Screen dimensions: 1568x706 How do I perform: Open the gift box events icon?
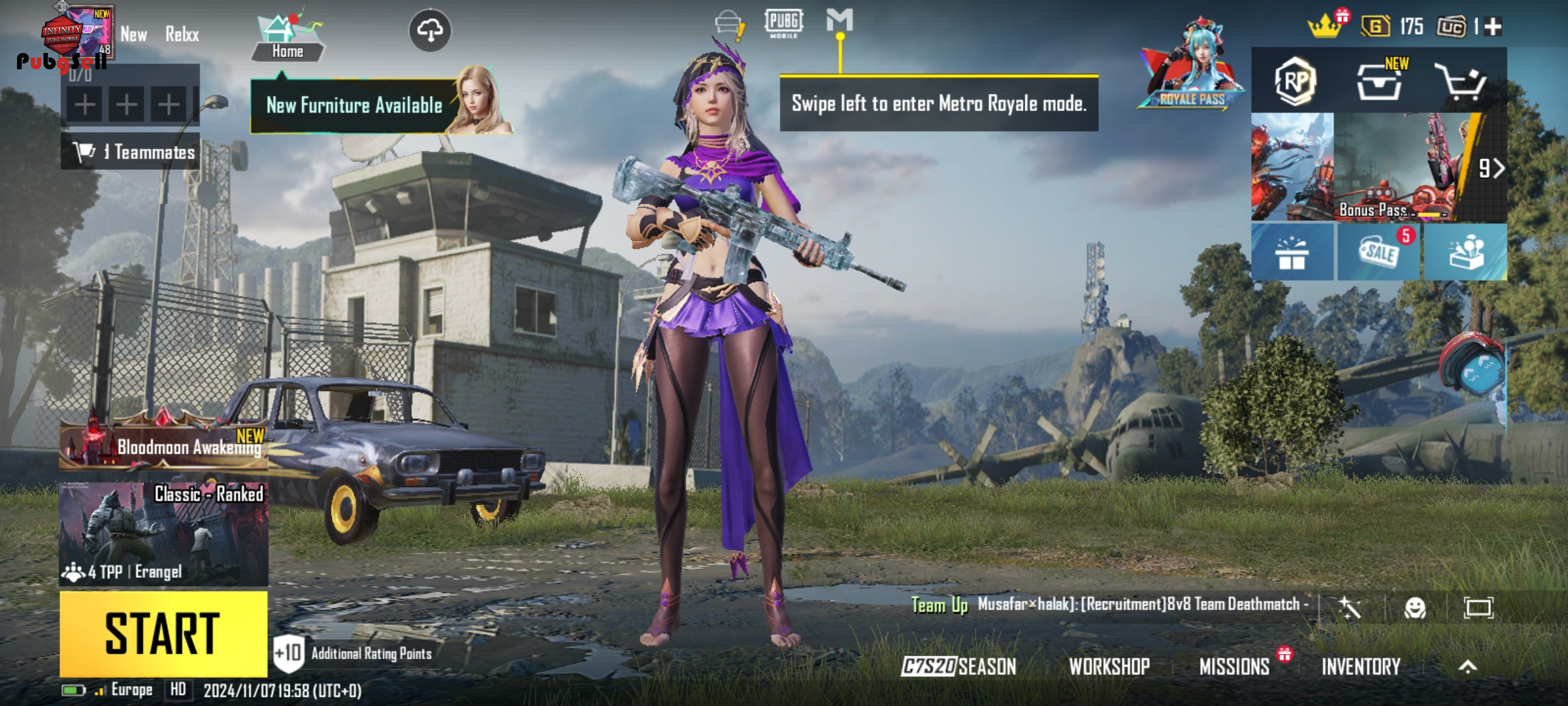click(1292, 252)
